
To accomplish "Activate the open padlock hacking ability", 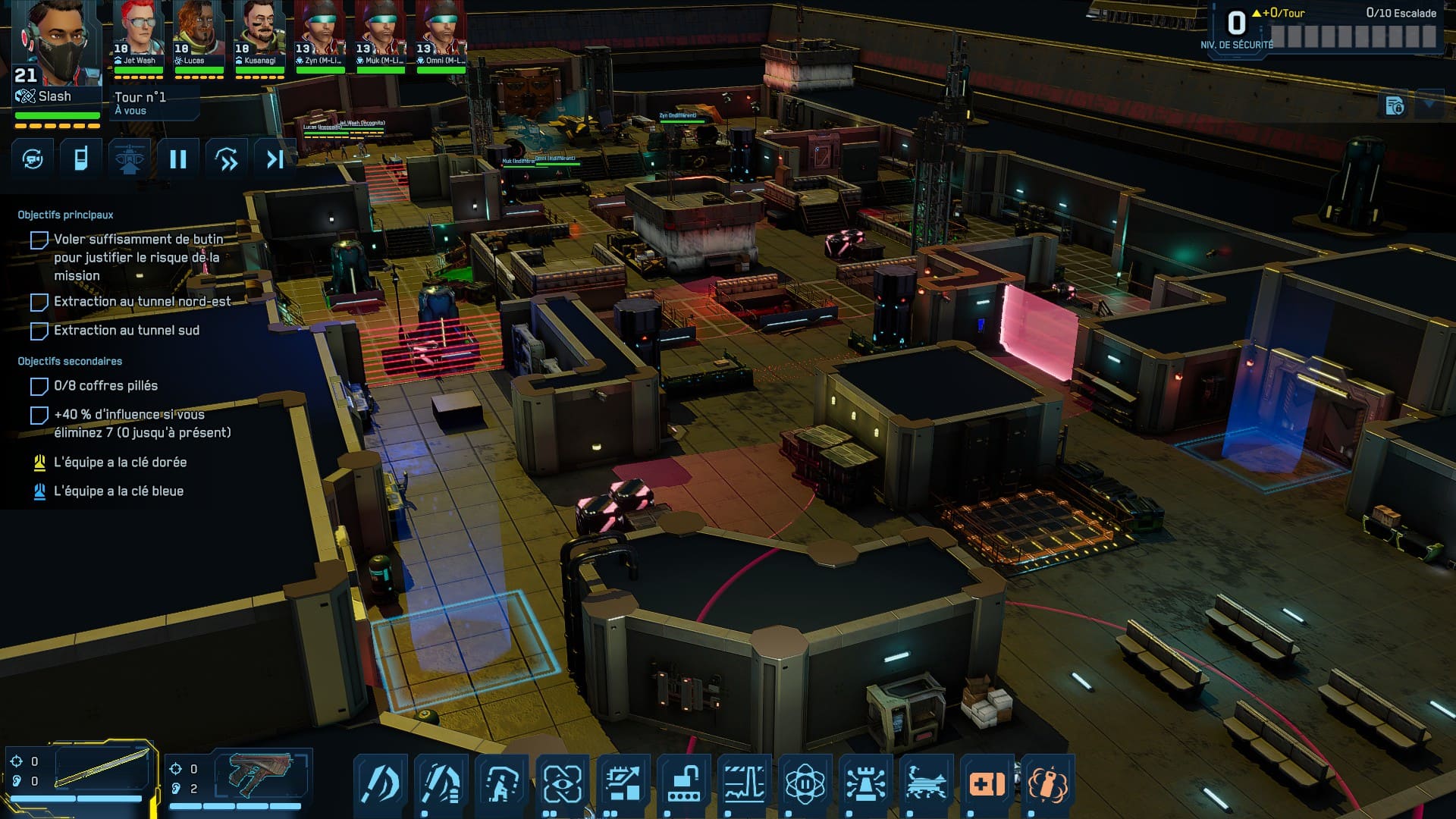I will tap(683, 783).
